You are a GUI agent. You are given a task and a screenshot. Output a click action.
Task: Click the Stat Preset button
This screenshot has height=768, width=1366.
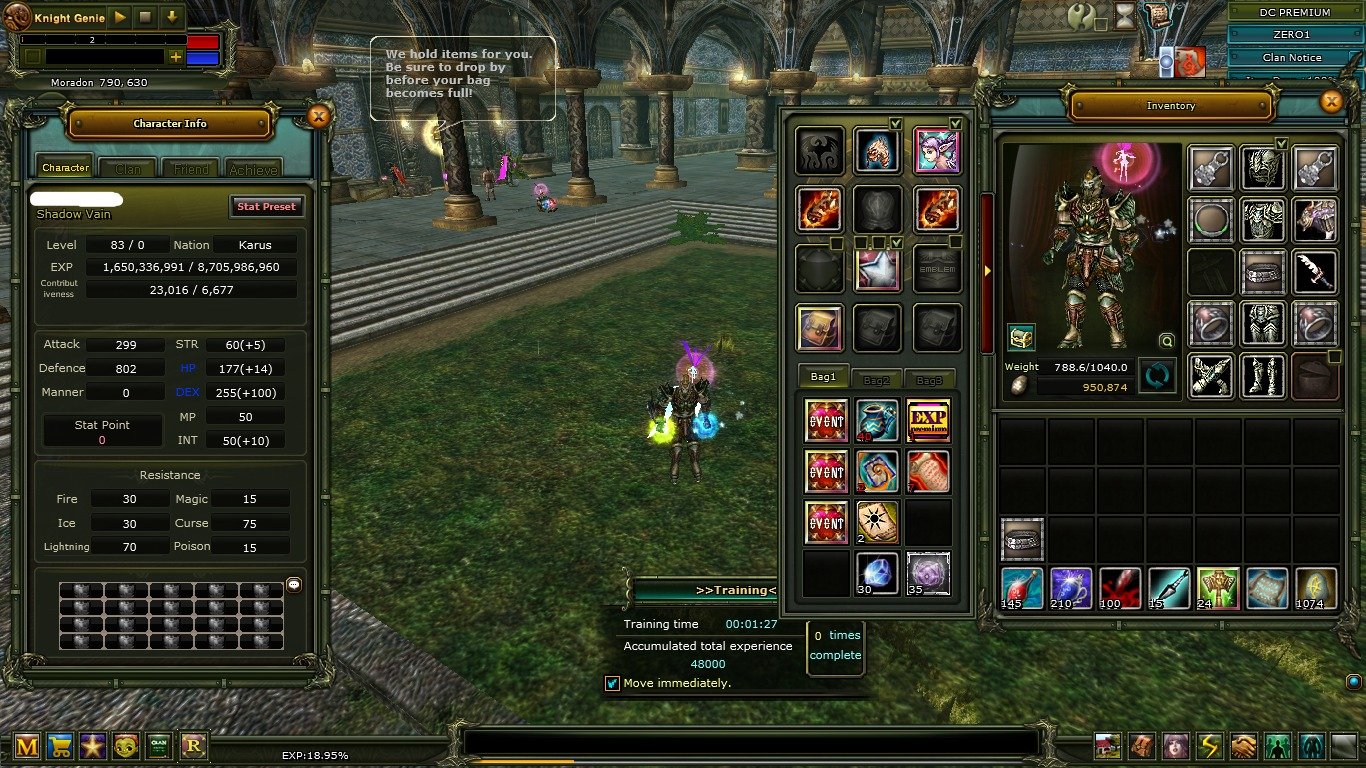[266, 206]
